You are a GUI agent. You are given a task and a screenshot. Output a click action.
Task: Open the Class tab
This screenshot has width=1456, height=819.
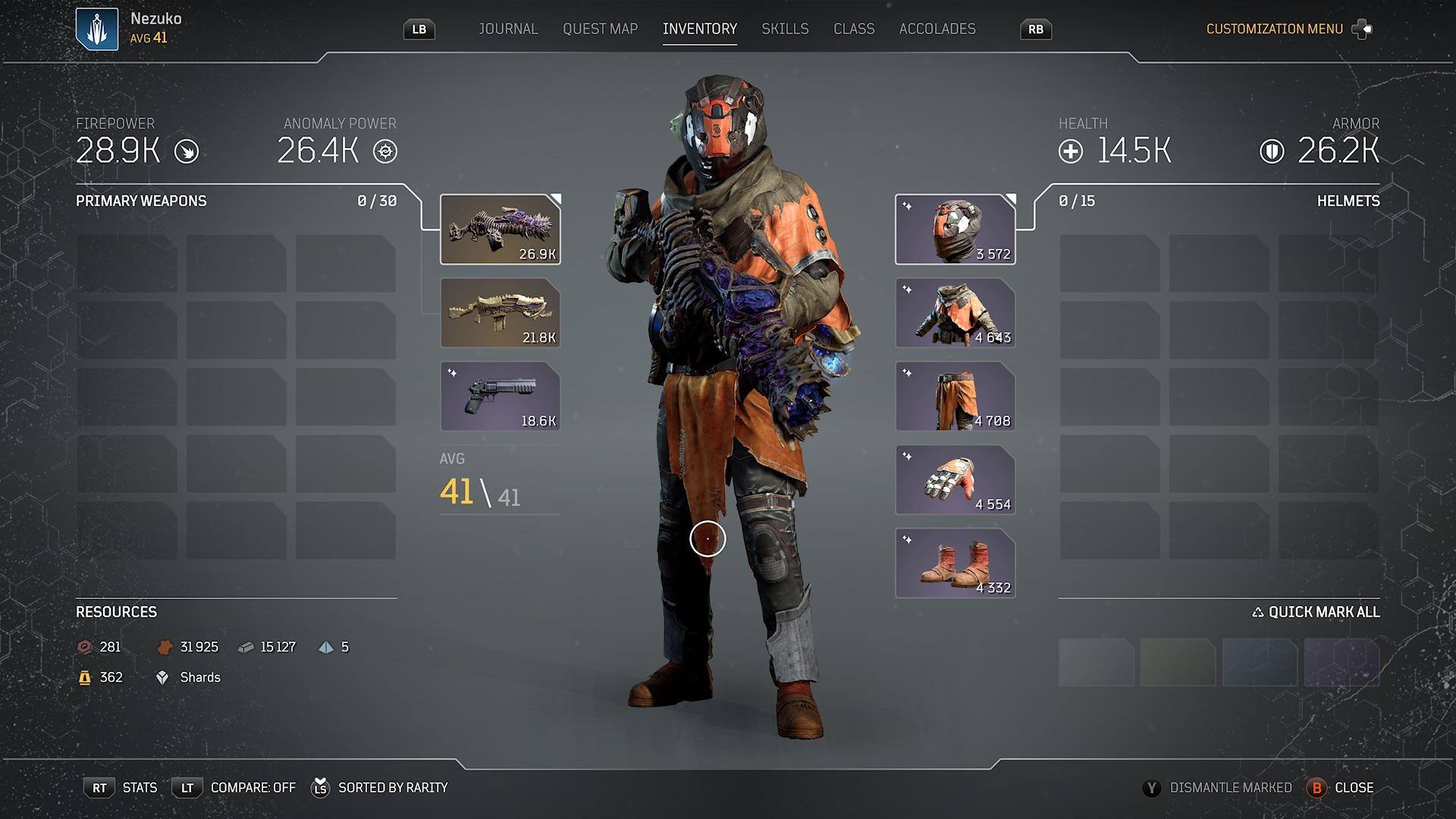click(854, 29)
